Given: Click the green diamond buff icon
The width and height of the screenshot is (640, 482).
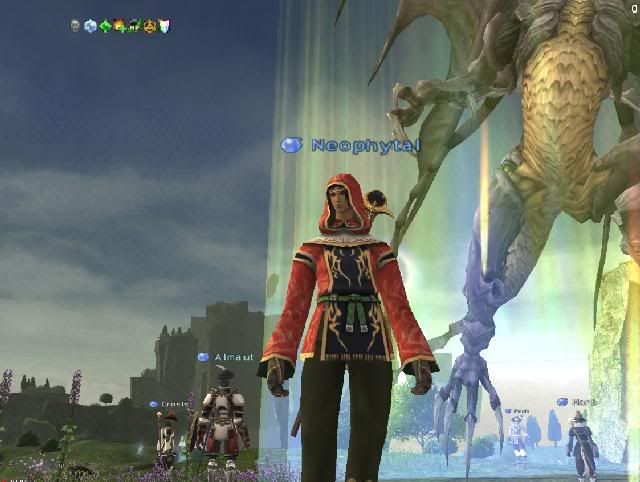Looking at the screenshot, I should point(105,26).
